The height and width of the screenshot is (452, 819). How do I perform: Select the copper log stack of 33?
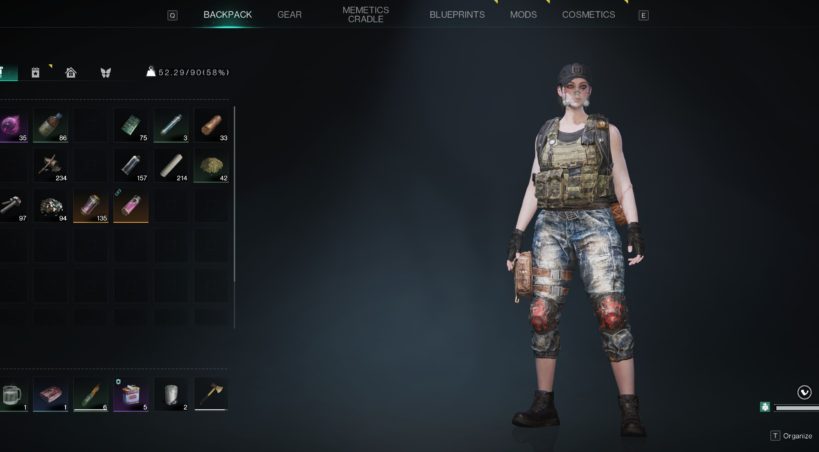tap(210, 125)
